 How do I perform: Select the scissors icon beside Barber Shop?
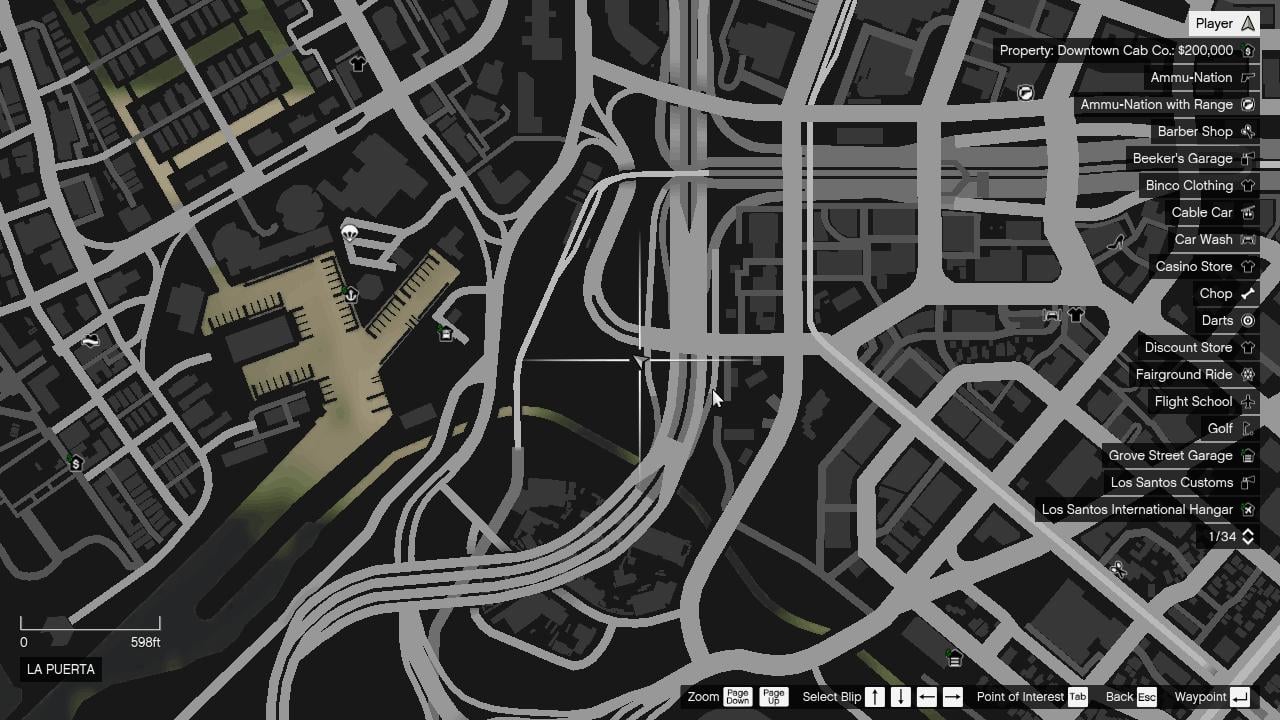click(1247, 131)
